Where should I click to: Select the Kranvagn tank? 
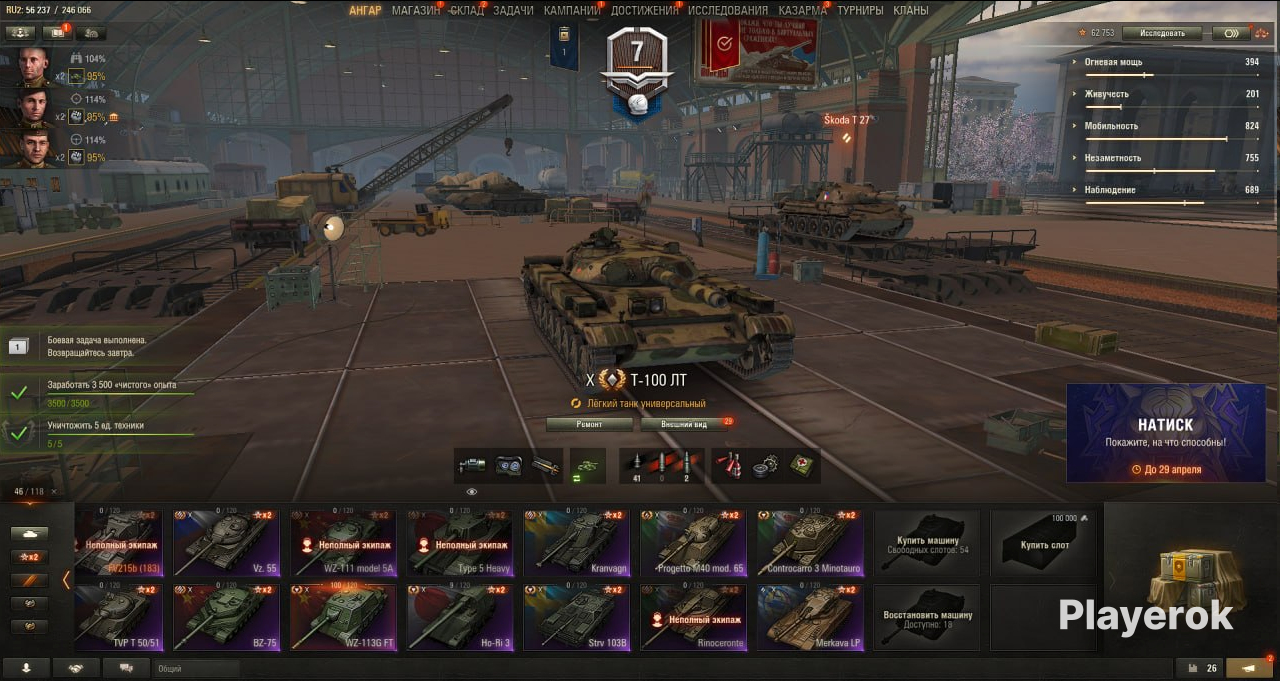[577, 543]
